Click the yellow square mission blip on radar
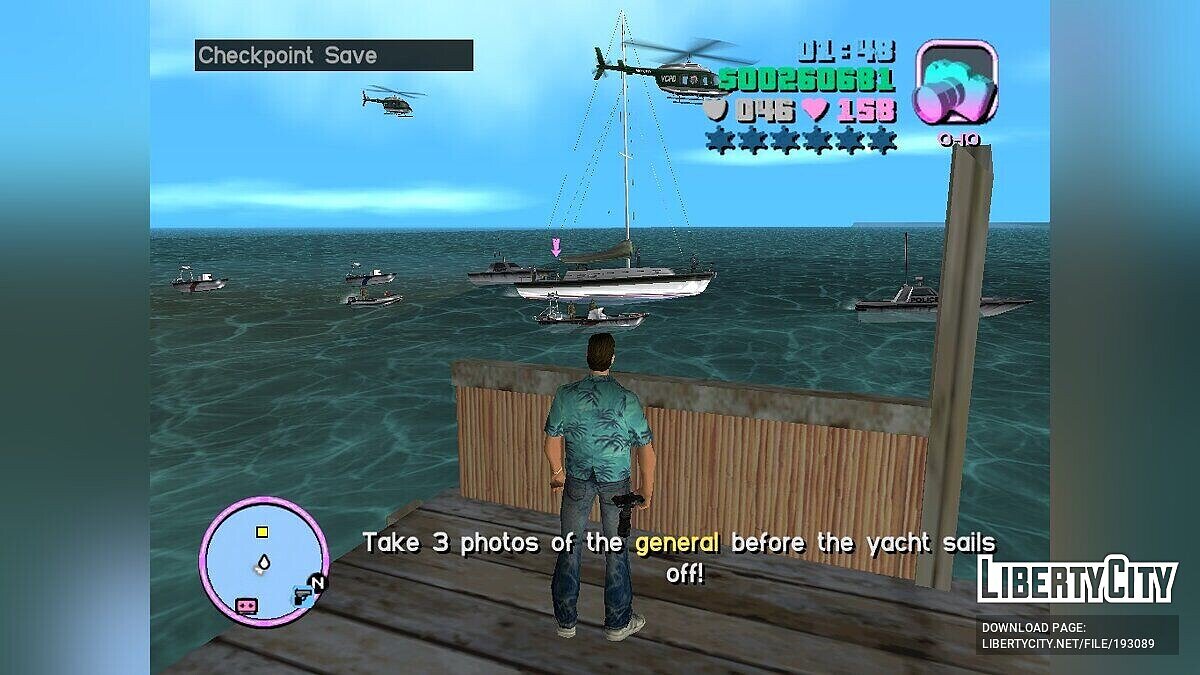The image size is (1200, 675). [262, 532]
